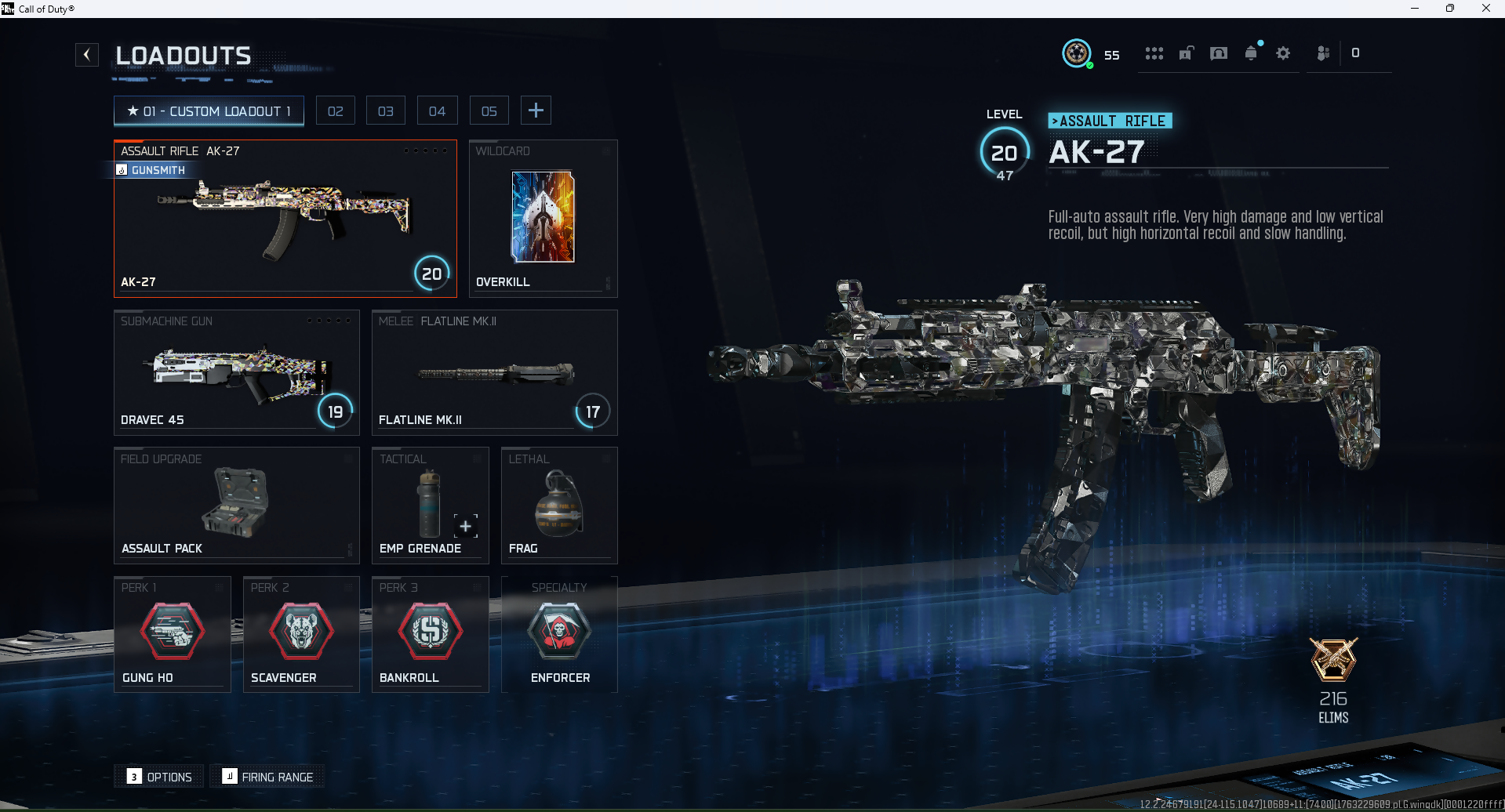This screenshot has width=1505, height=812.
Task: Change the EMP Grenade tactical slot
Action: coord(430,506)
